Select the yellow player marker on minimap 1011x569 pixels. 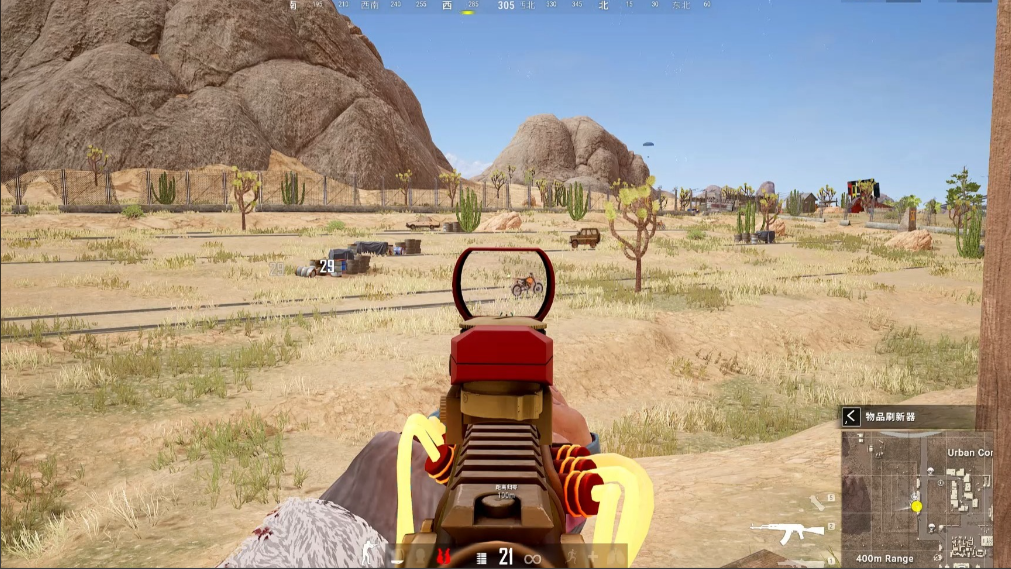pyautogui.click(x=916, y=507)
